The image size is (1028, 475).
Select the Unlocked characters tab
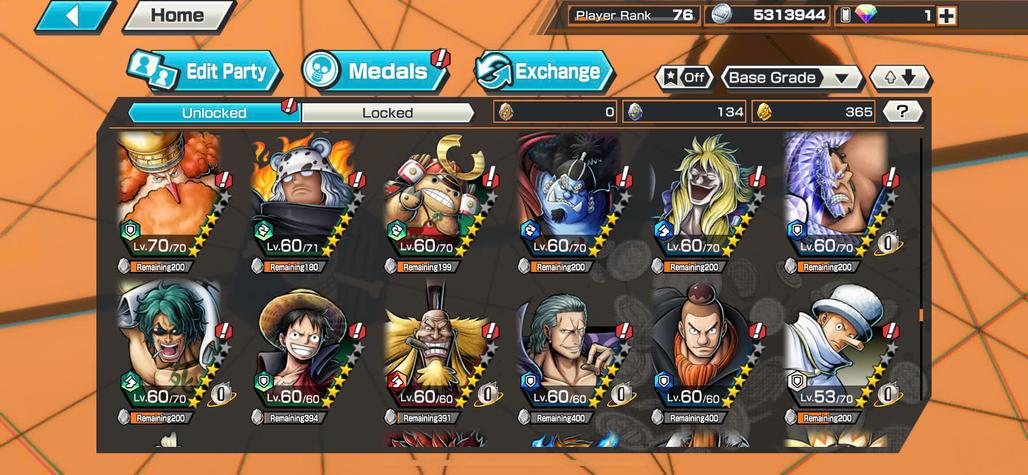pos(214,113)
